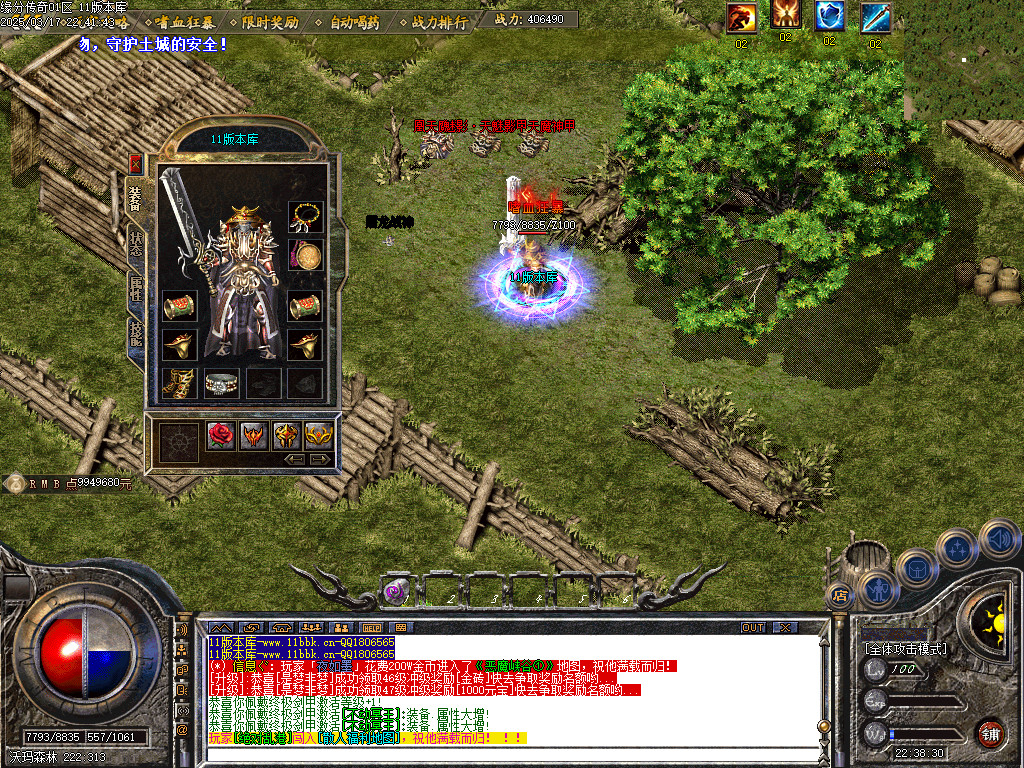The image size is (1024, 768).
Task: Open the red 铺 stall button
Action: 990,734
